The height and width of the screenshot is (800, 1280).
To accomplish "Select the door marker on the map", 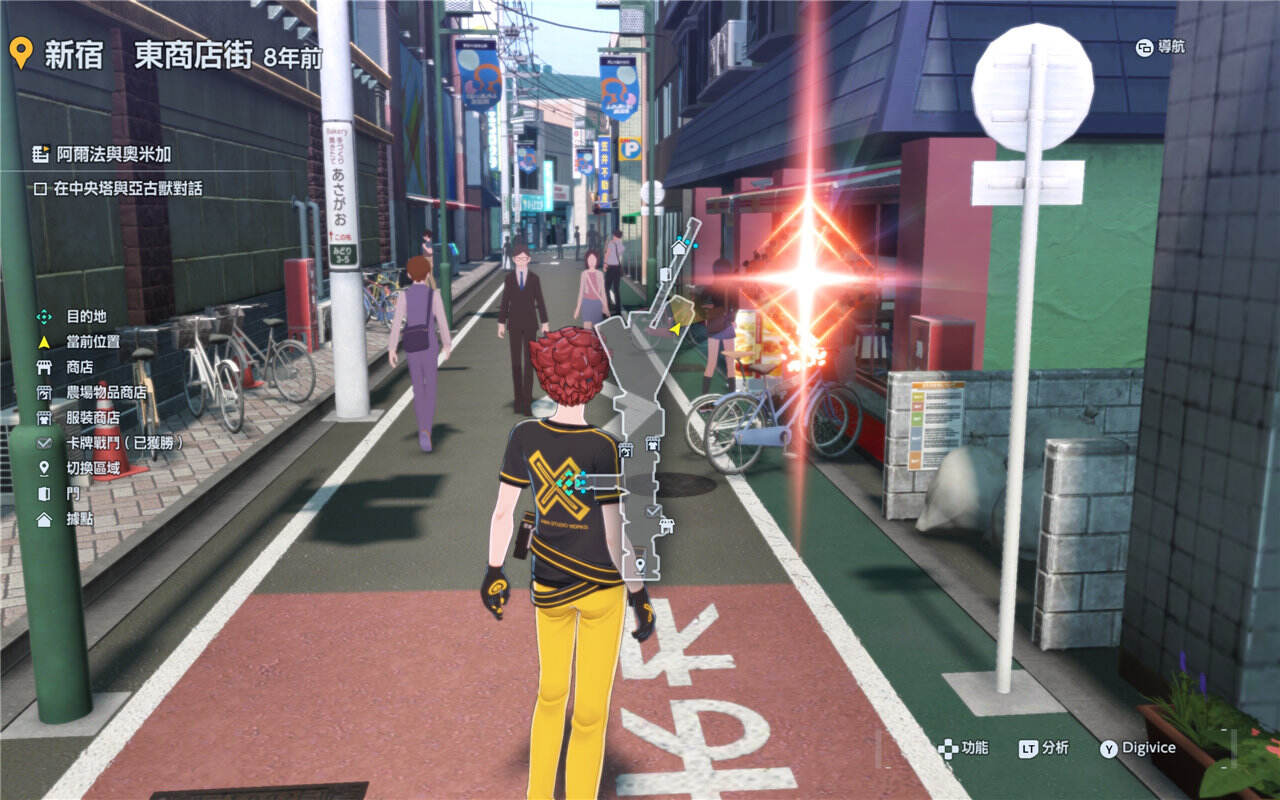I will (x=666, y=274).
